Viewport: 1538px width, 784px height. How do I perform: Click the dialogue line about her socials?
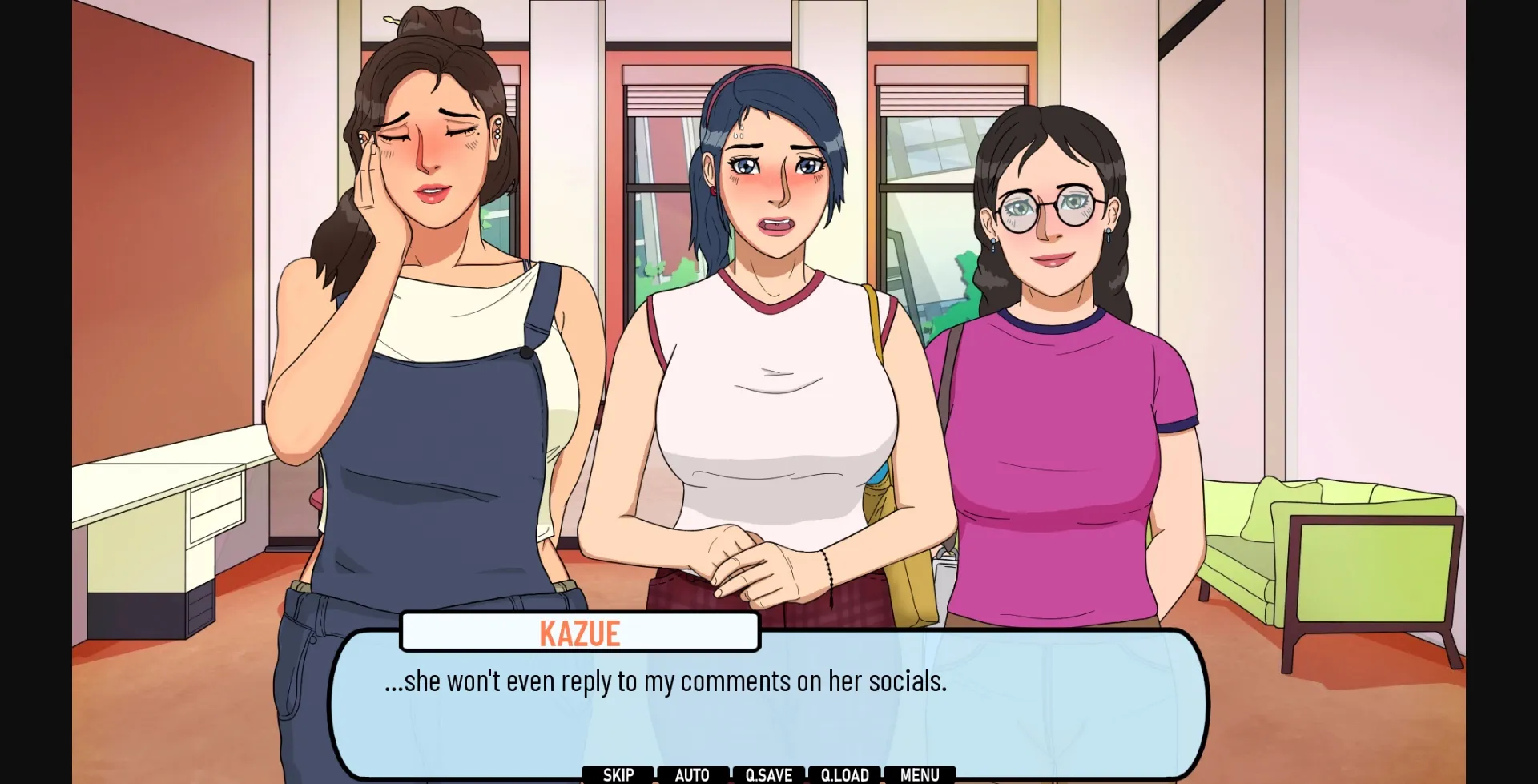[x=666, y=681]
